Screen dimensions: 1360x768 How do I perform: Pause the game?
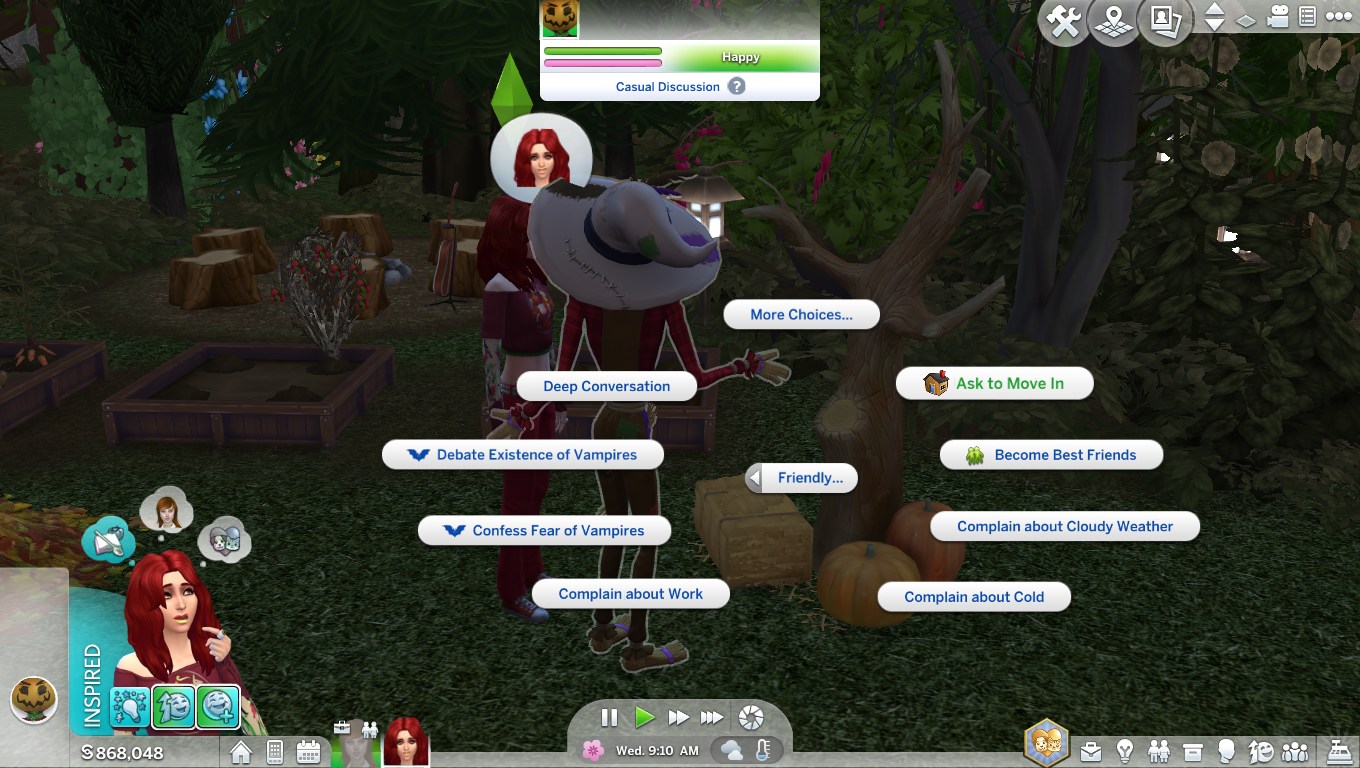pyautogui.click(x=609, y=718)
